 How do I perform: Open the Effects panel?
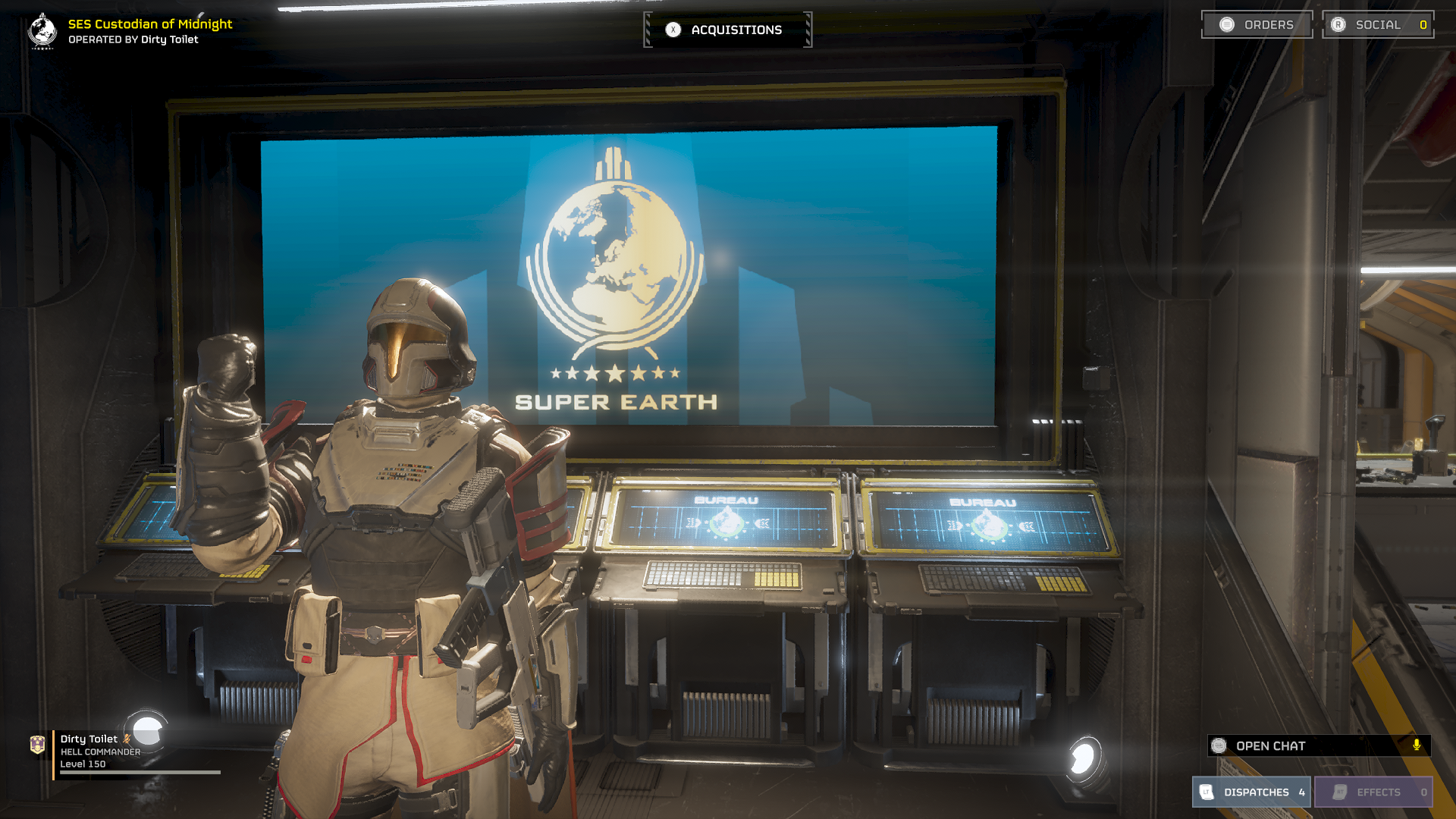point(1373,792)
